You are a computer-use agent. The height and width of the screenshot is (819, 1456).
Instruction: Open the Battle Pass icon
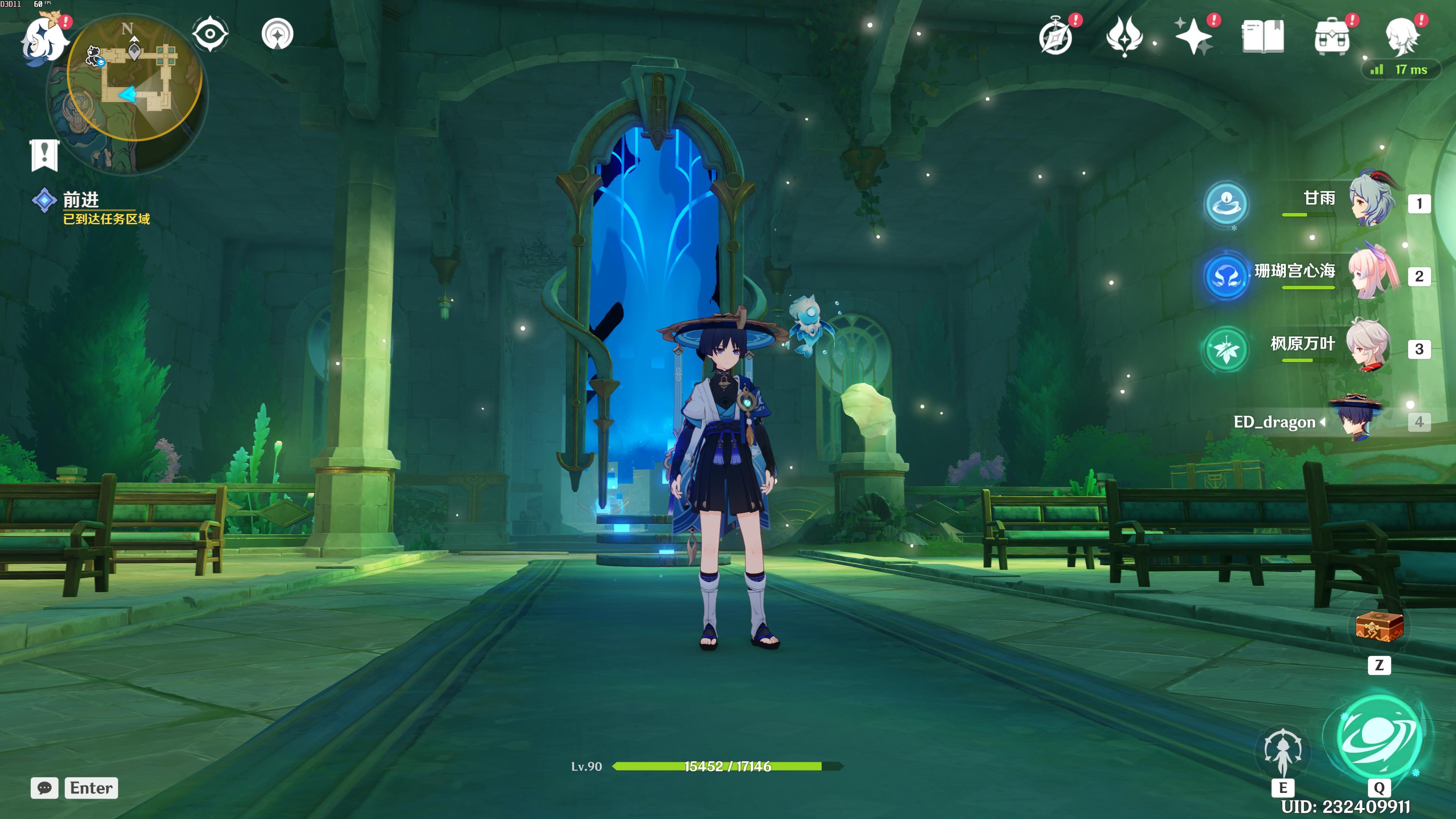(x=1124, y=37)
